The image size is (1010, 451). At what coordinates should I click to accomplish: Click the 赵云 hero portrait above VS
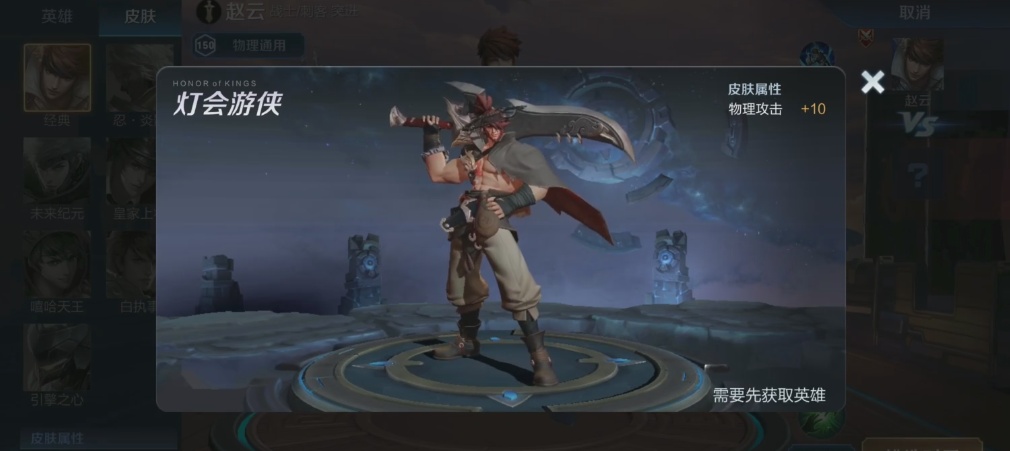tap(917, 65)
